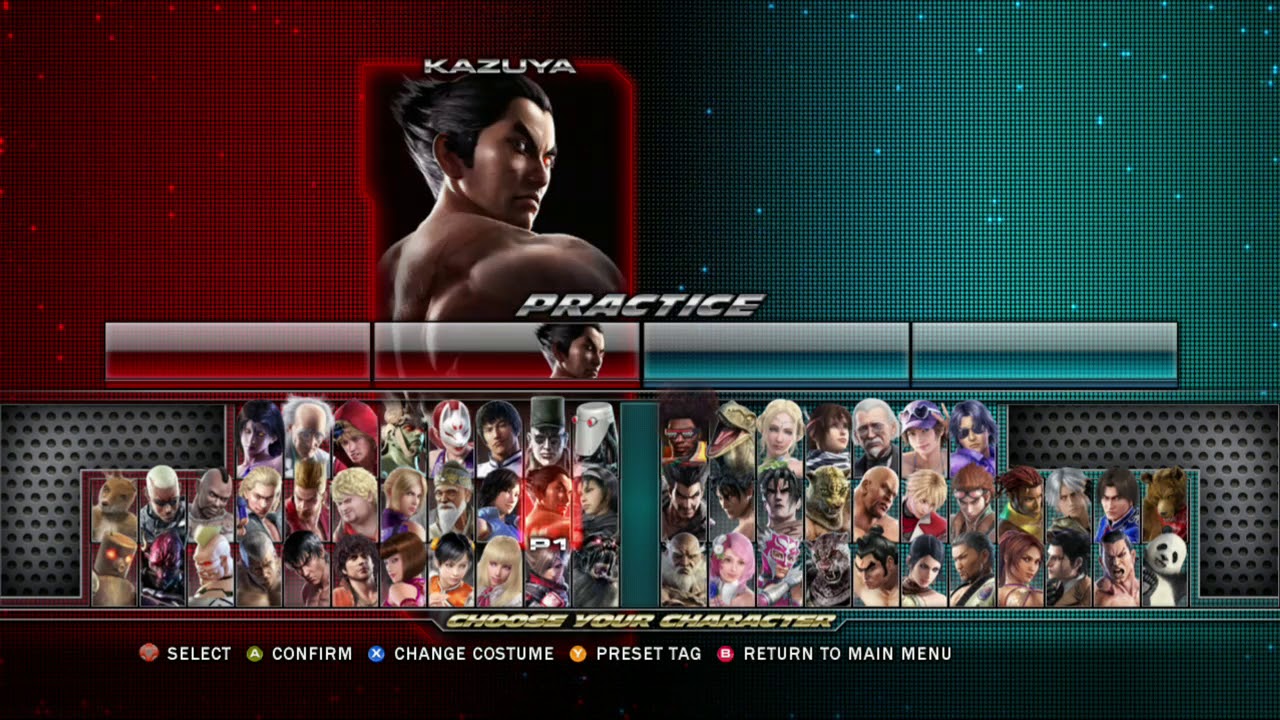Pick the red-hooded blonde fighter
The image size is (1280, 720).
tap(356, 437)
